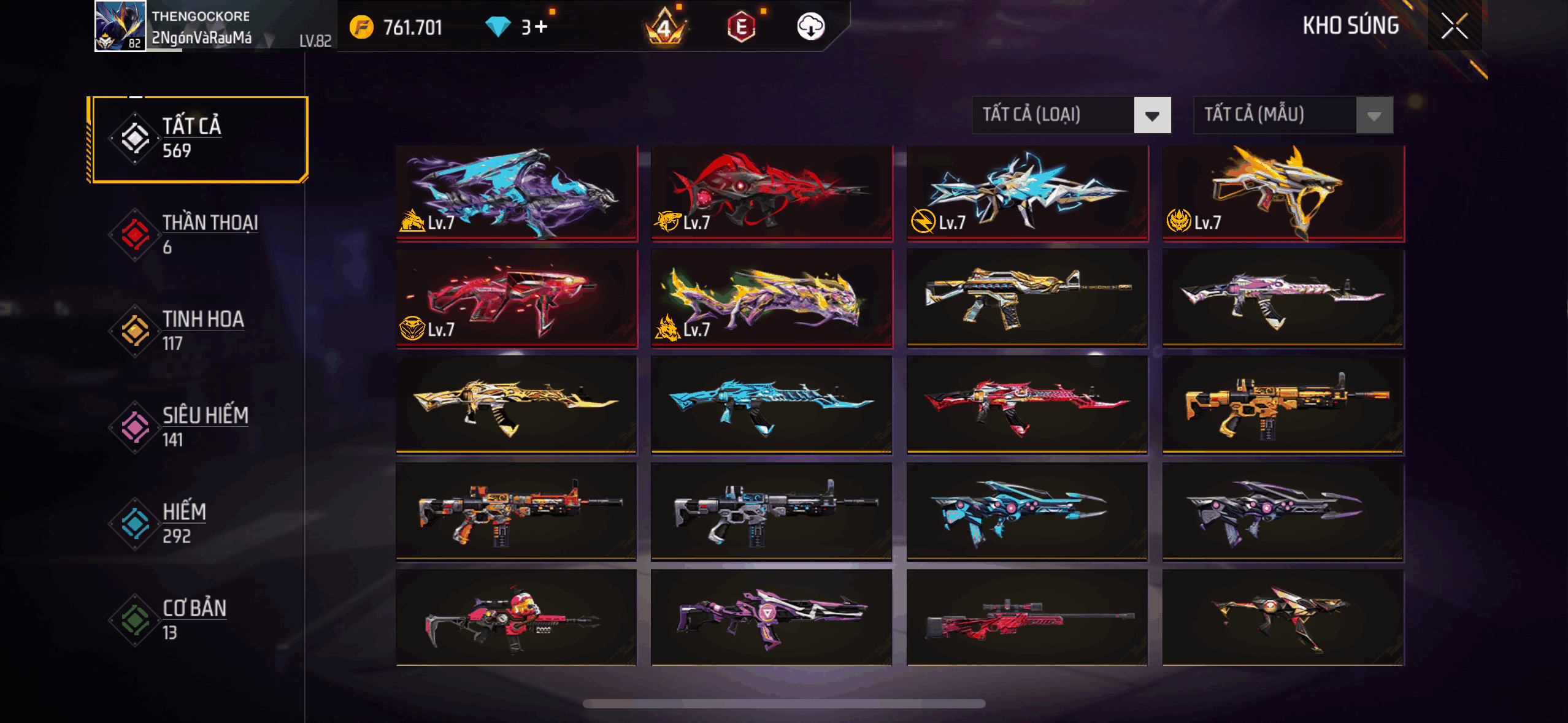Viewport: 1568px width, 723px height.
Task: Open the cloud download icon
Action: (810, 27)
